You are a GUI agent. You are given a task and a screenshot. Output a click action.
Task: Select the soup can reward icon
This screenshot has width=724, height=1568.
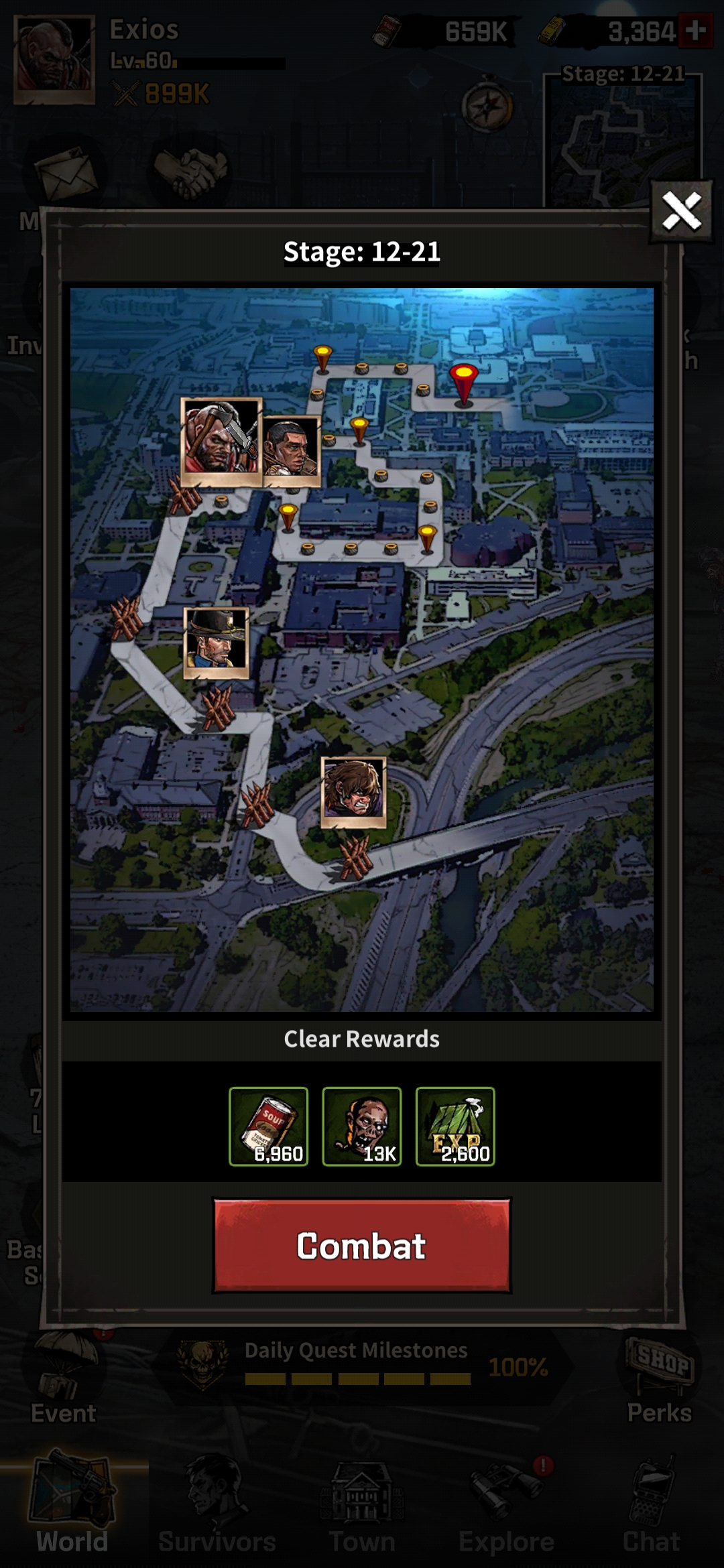pos(268,1126)
